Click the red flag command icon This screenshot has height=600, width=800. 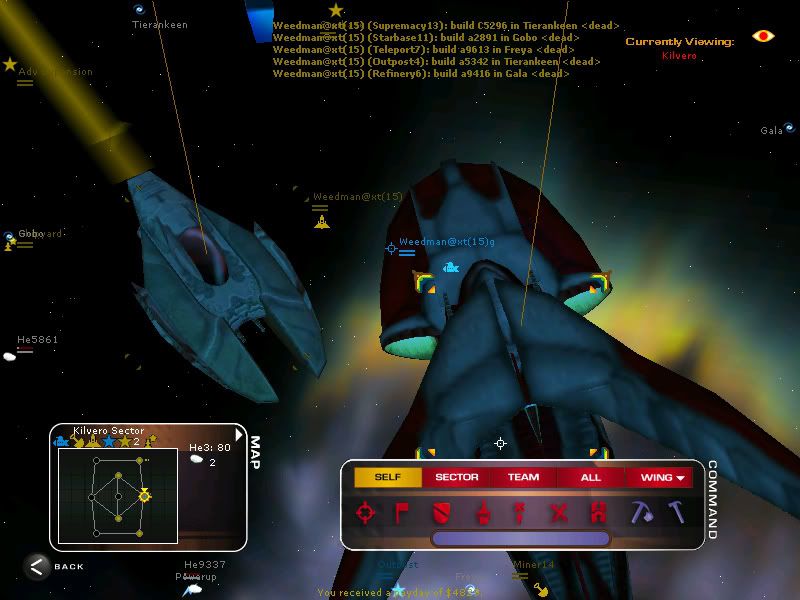(404, 513)
